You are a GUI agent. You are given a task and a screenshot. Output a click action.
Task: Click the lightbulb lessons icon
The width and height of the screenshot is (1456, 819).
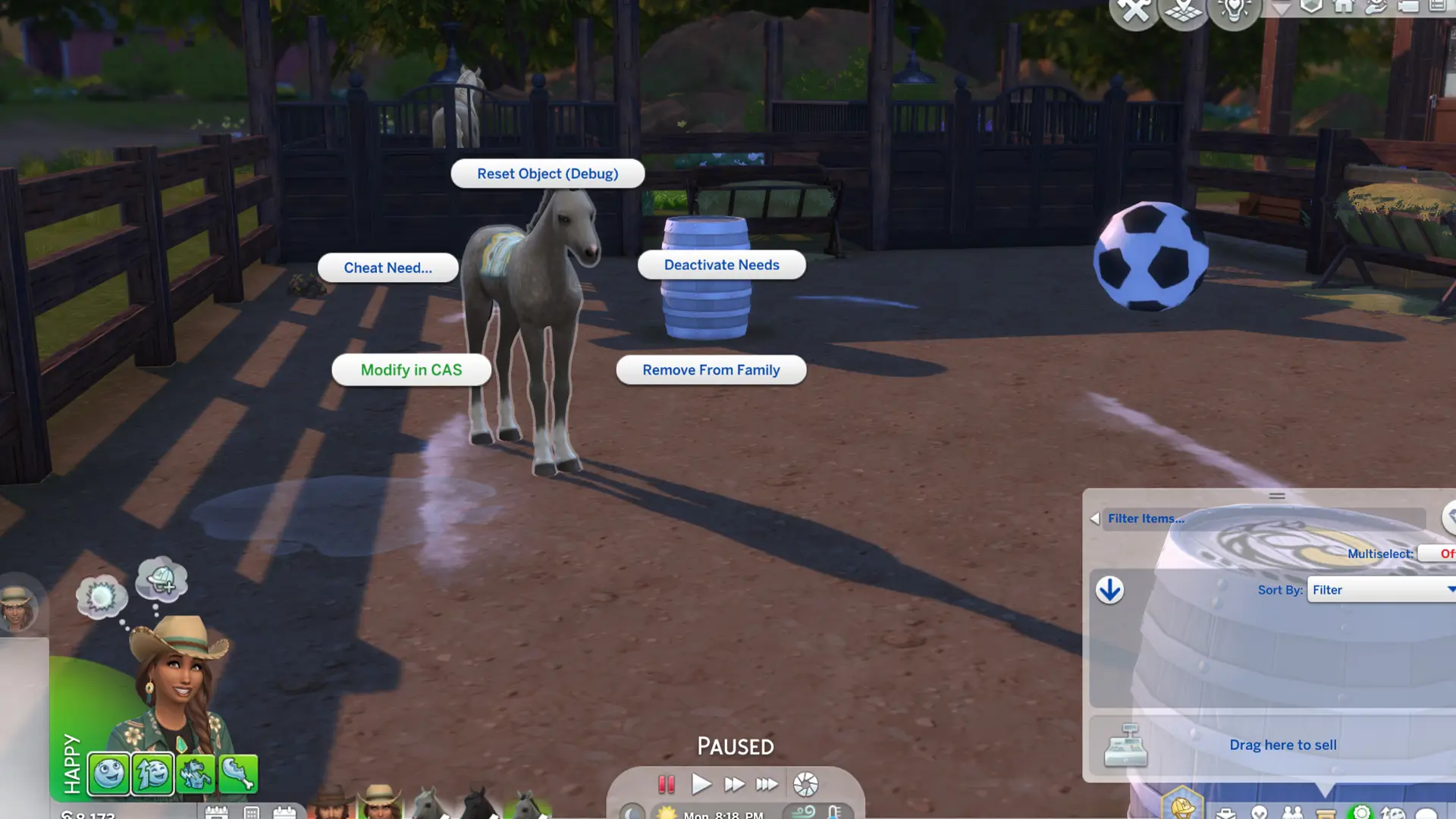[x=1234, y=11]
